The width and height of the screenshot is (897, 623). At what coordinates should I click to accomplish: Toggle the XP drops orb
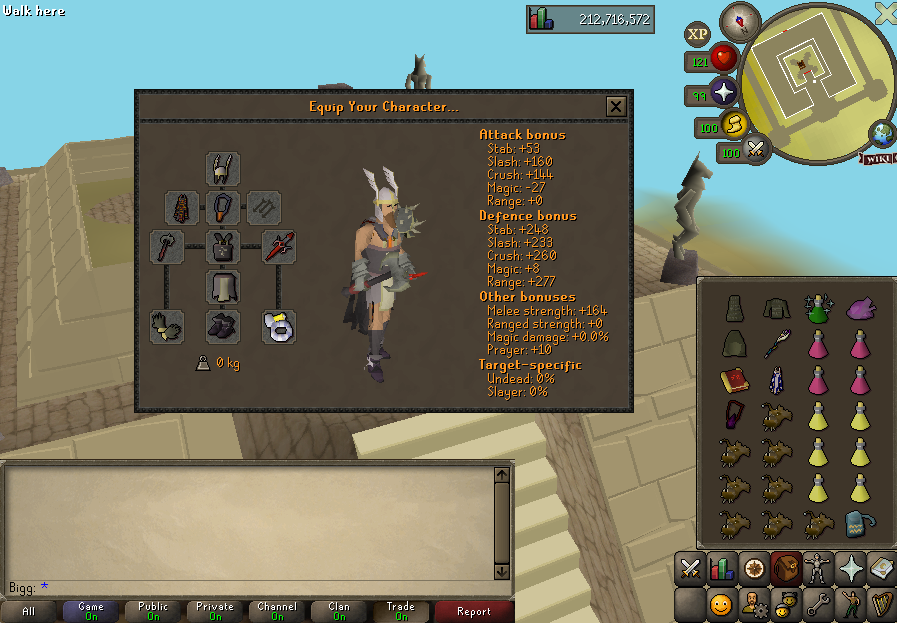(697, 34)
